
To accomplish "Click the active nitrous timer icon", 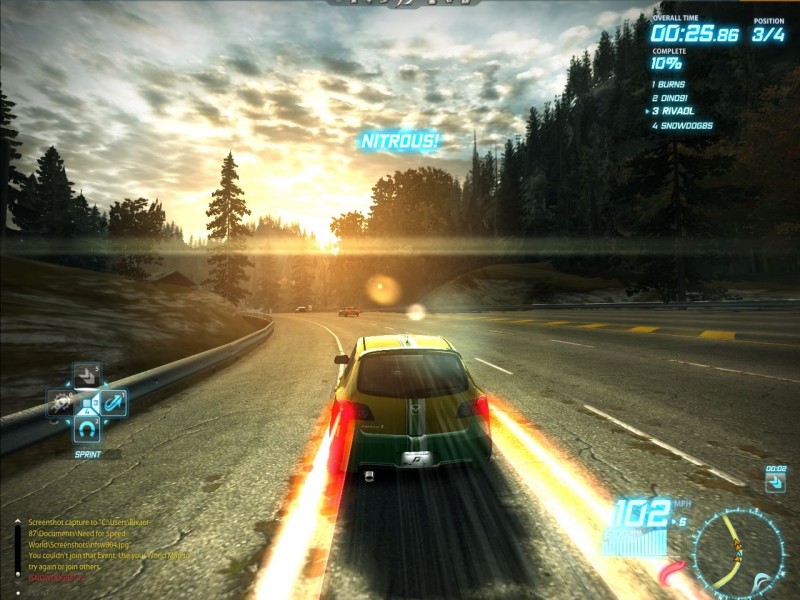I will click(x=775, y=482).
